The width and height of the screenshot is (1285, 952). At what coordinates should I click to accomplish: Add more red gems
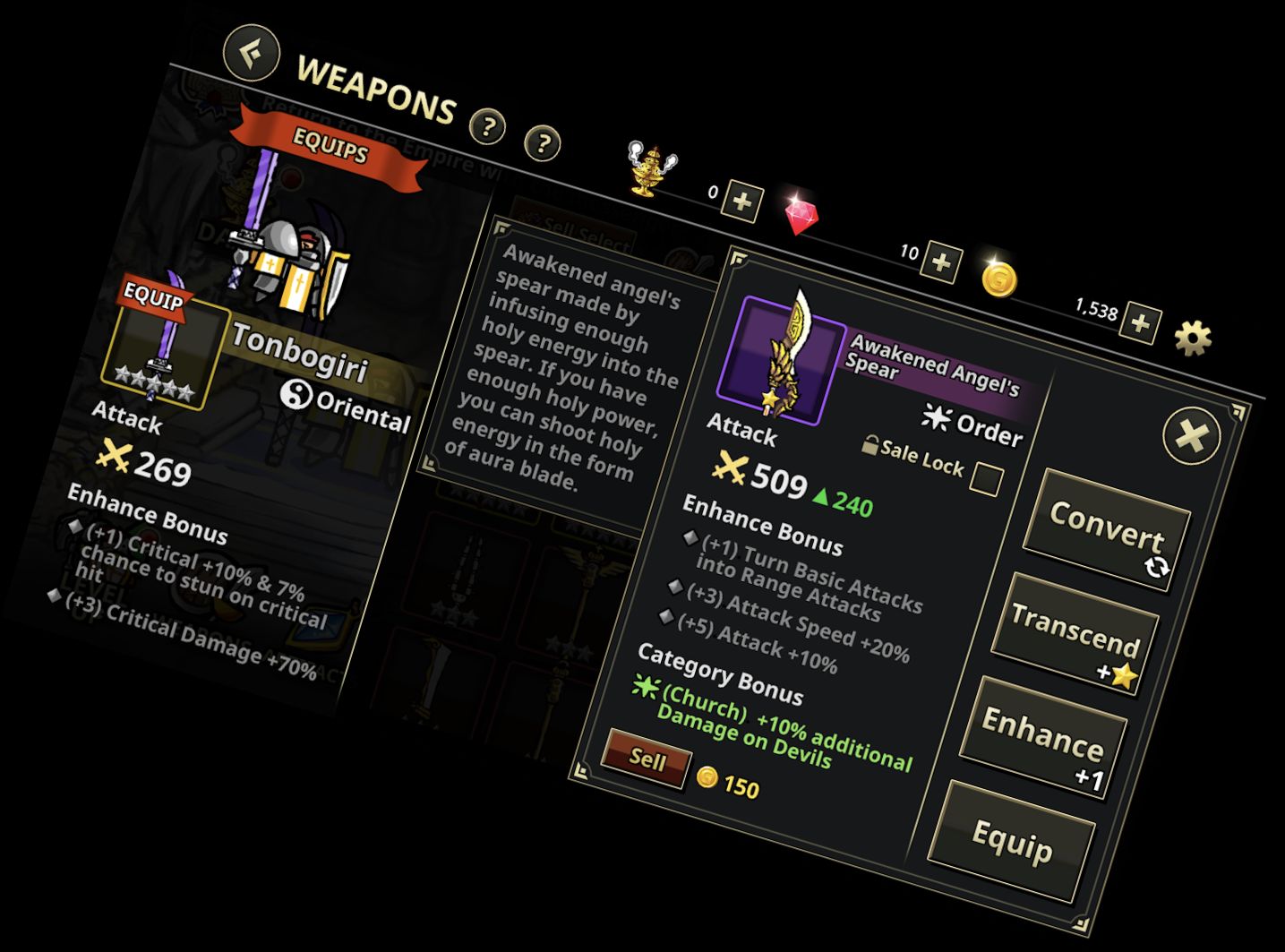click(x=941, y=262)
